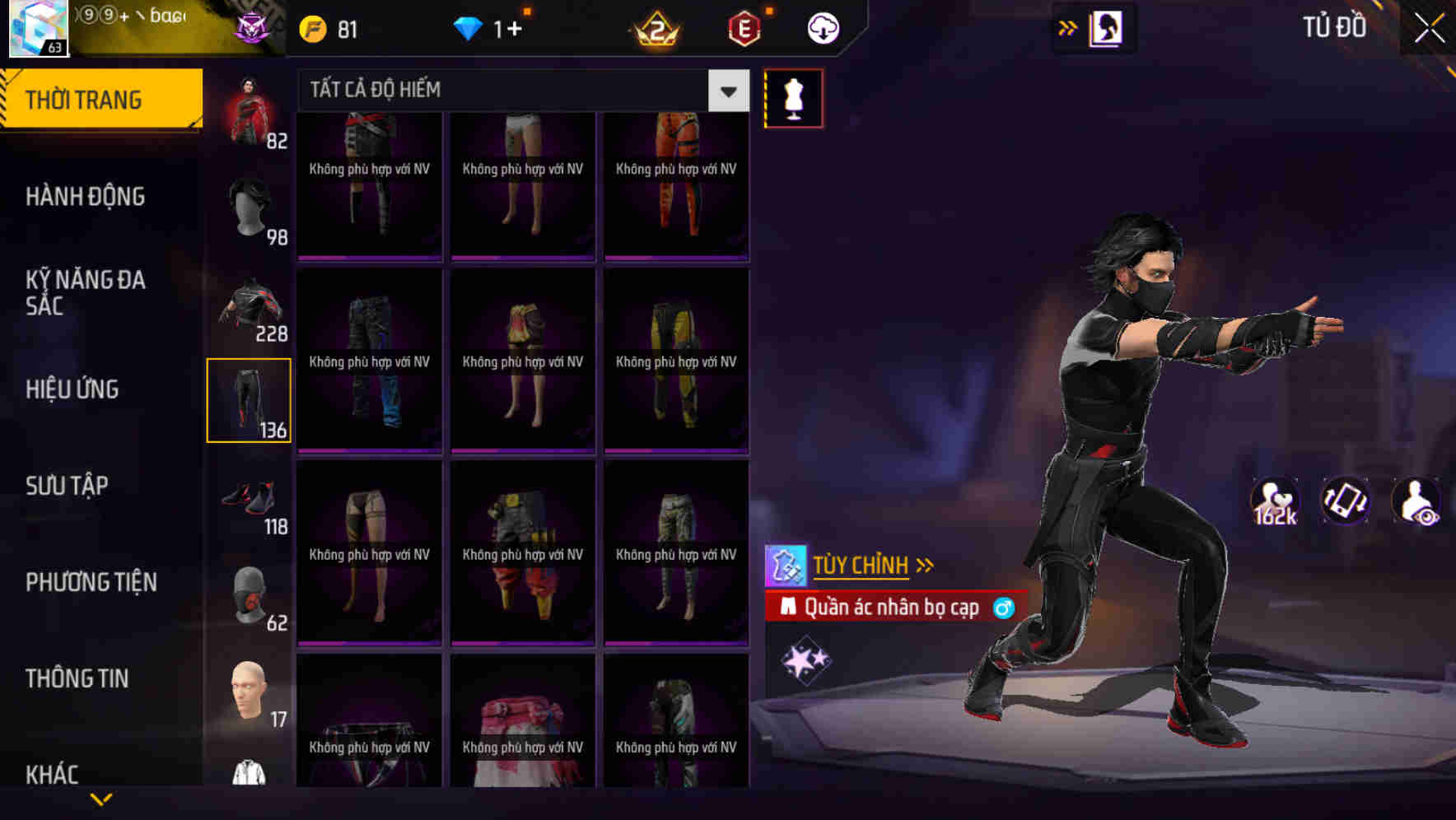1456x820 pixels.
Task: Select the player avatar level 63 badge
Action: (x=37, y=29)
